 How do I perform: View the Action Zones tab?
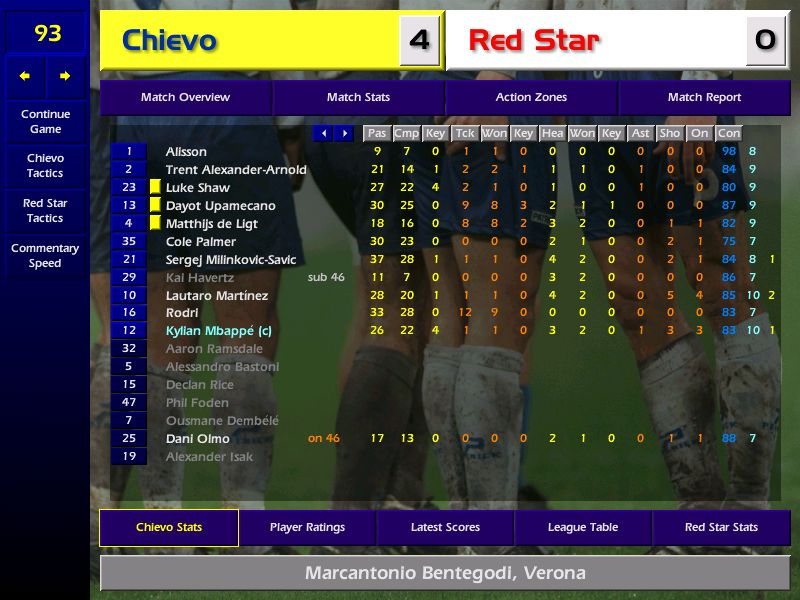pos(531,98)
